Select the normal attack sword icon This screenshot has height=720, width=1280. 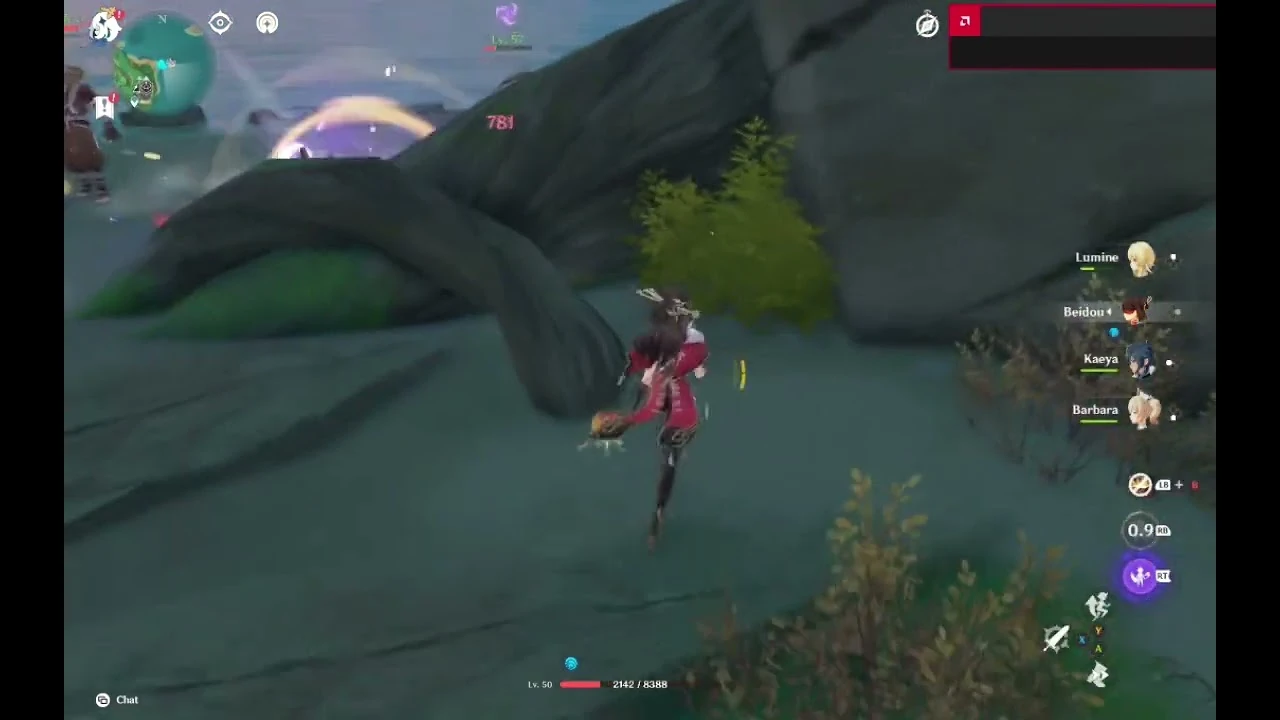1056,638
